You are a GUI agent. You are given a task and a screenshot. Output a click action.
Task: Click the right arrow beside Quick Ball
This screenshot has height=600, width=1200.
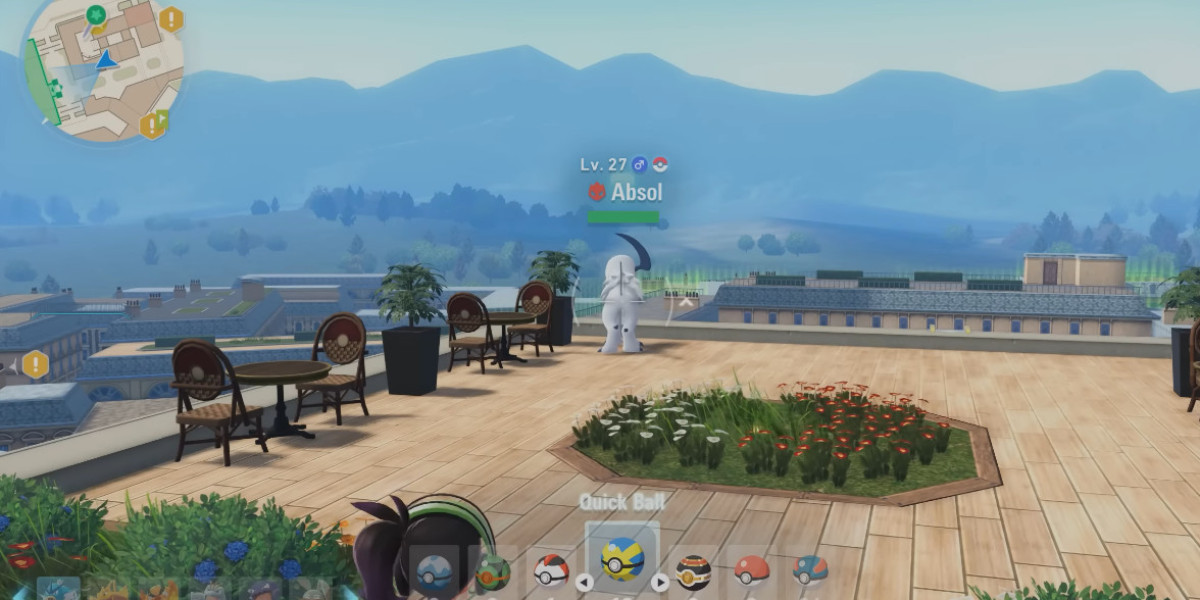660,582
